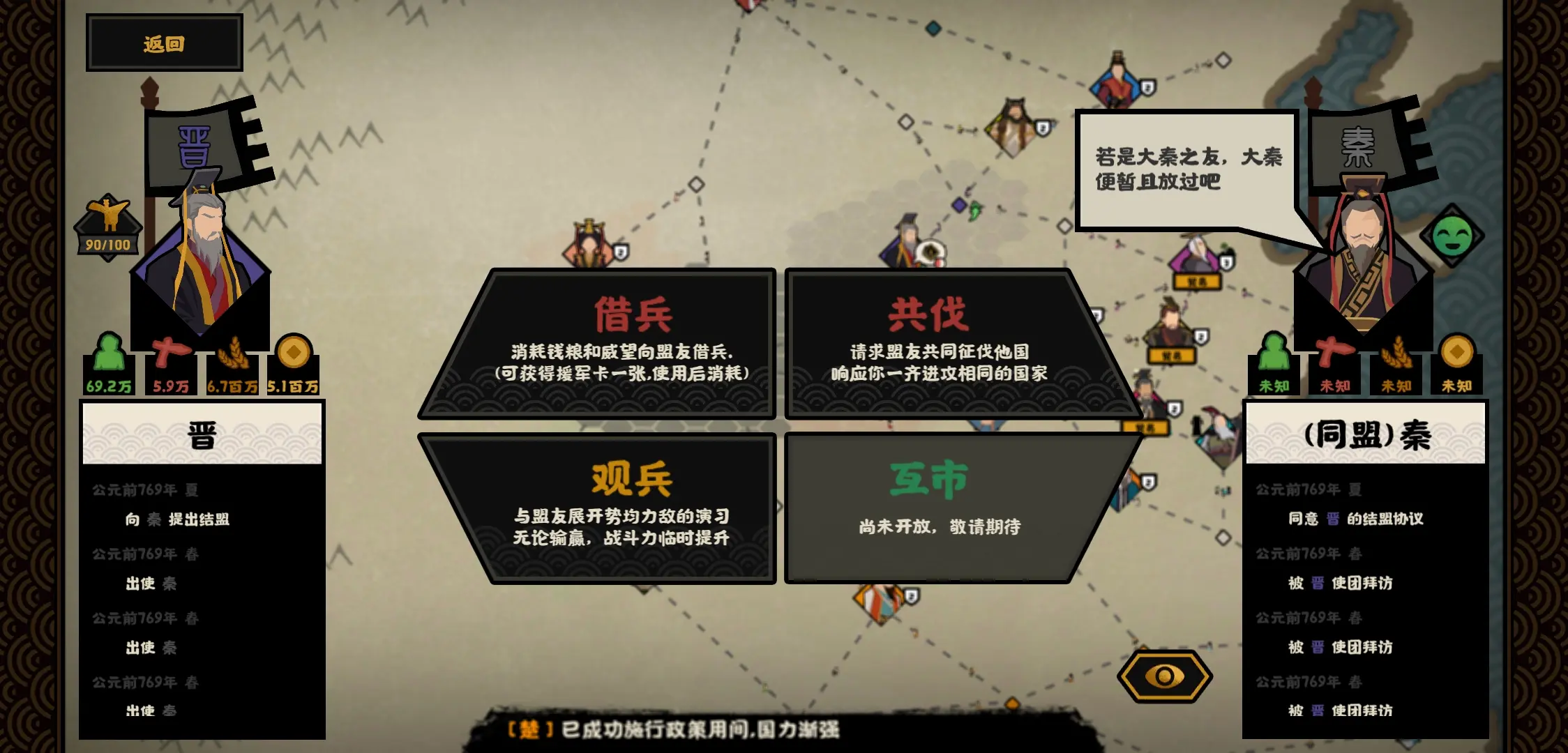Choose the 观兵 military exercise option
1568x753 pixels.
click(x=631, y=502)
